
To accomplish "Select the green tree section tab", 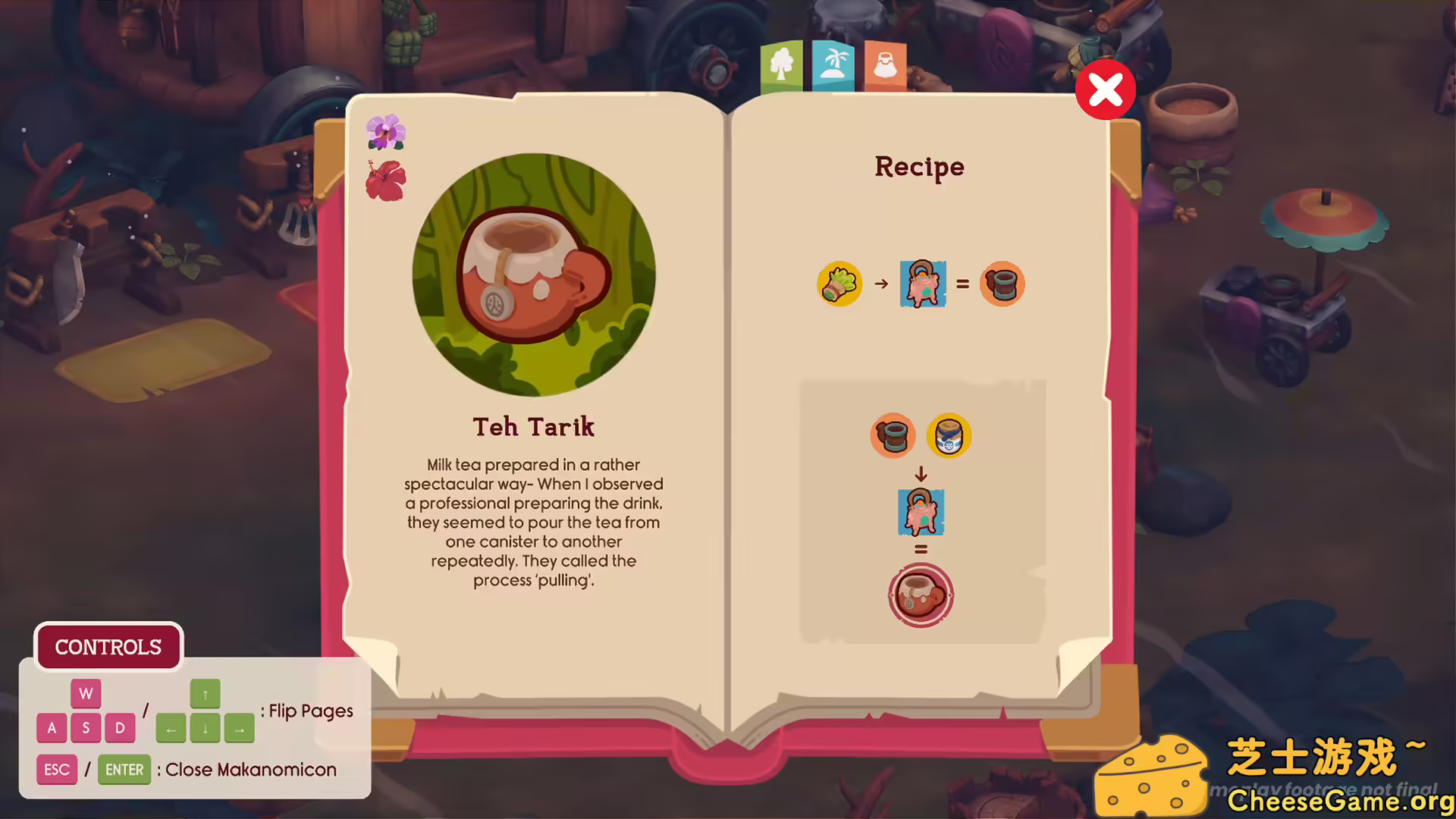I will (781, 65).
